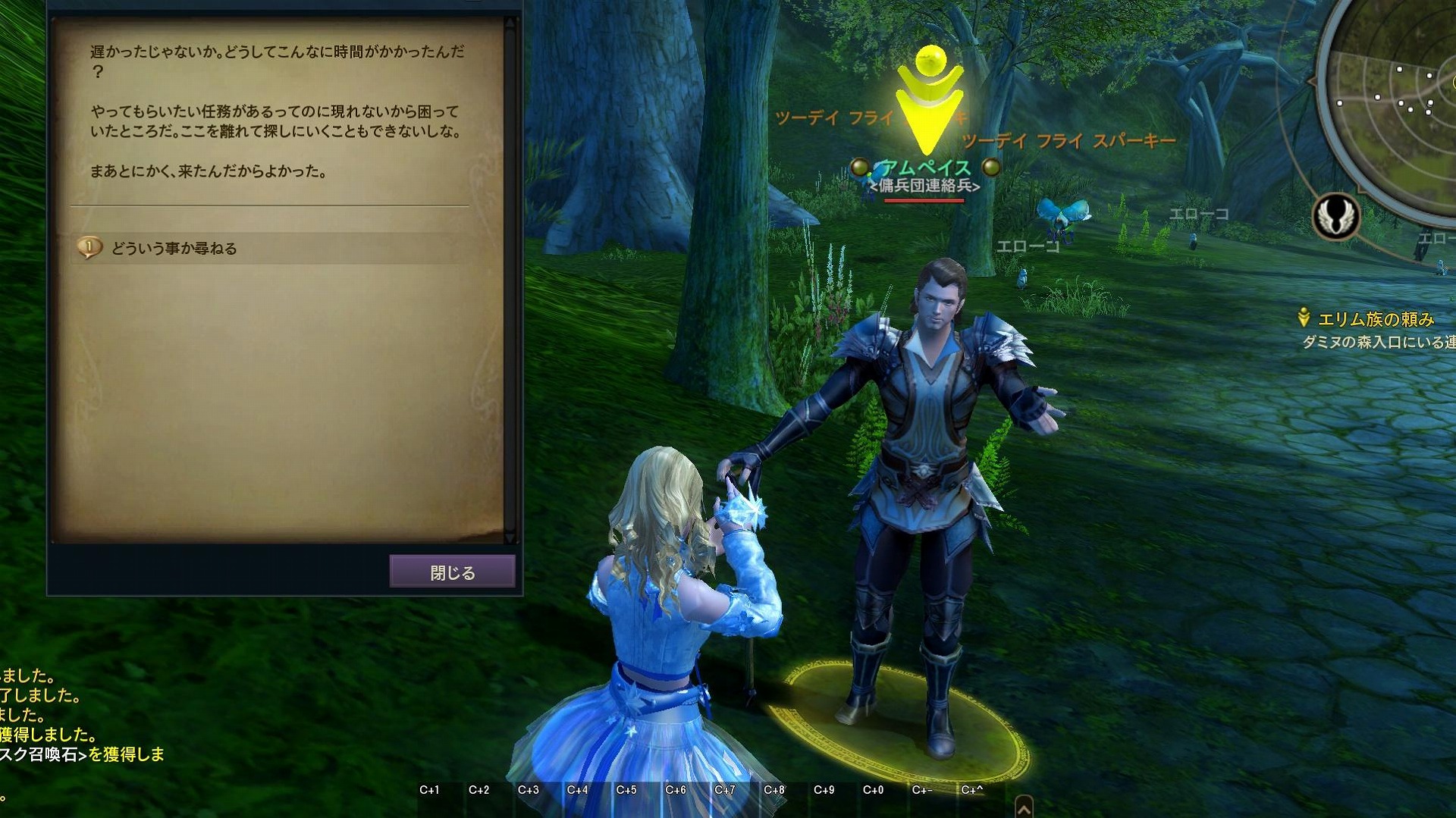Click a white dot marker on the minimap
1456x818 pixels.
[1400, 69]
